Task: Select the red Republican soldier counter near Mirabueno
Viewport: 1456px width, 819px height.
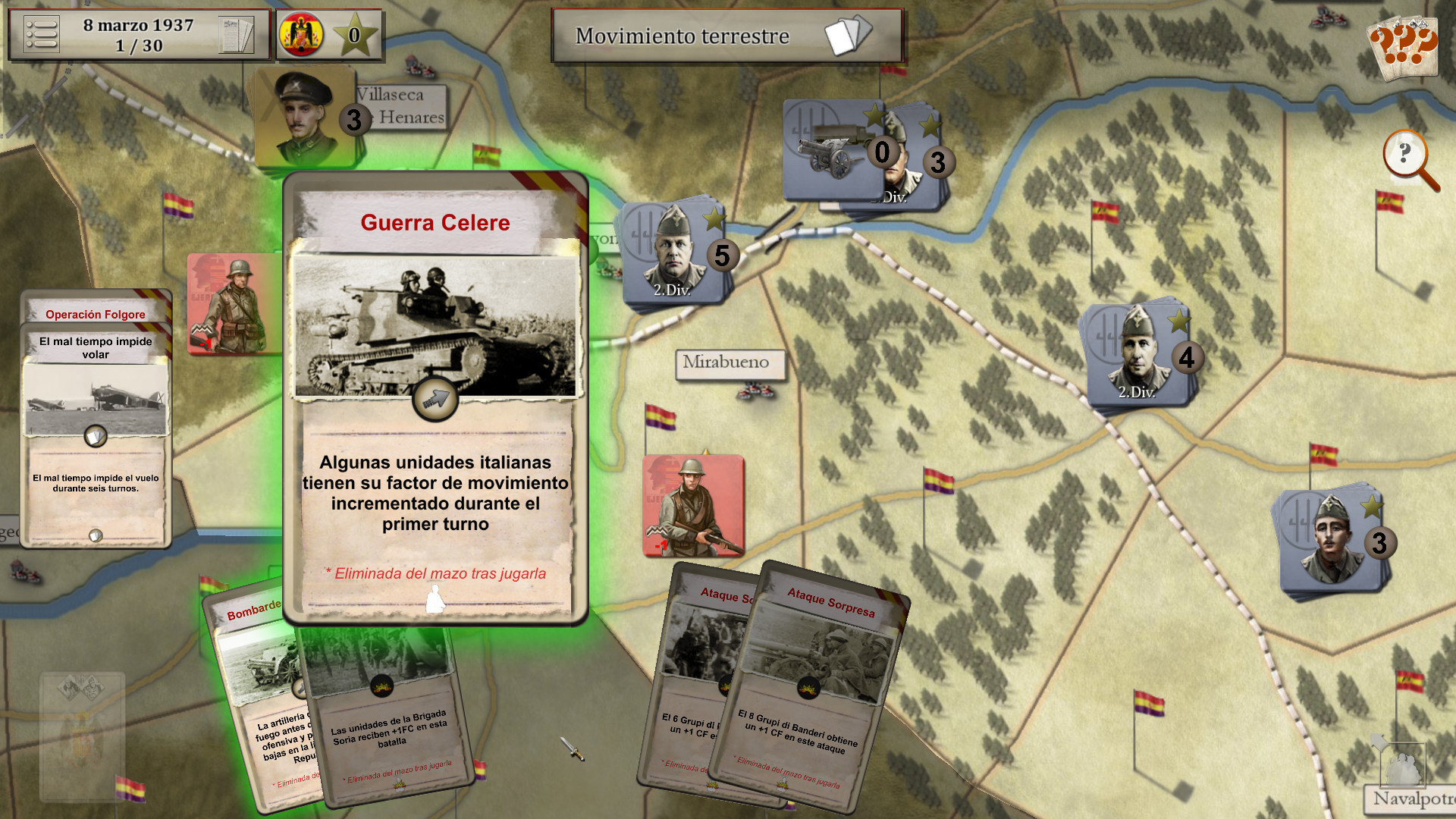Action: click(x=692, y=504)
